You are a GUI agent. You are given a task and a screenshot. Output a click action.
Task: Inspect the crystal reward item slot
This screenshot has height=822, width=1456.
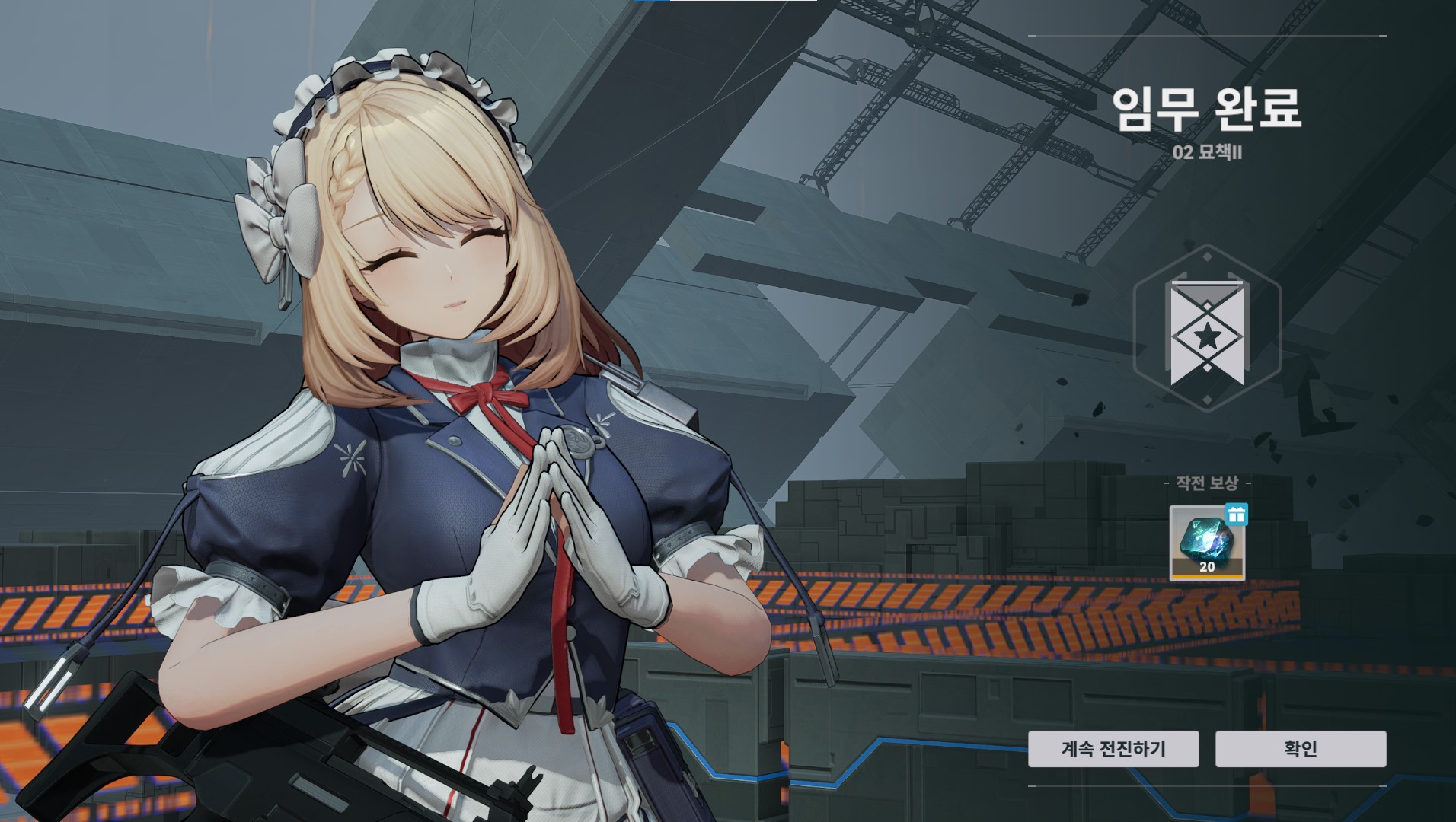tap(1207, 543)
